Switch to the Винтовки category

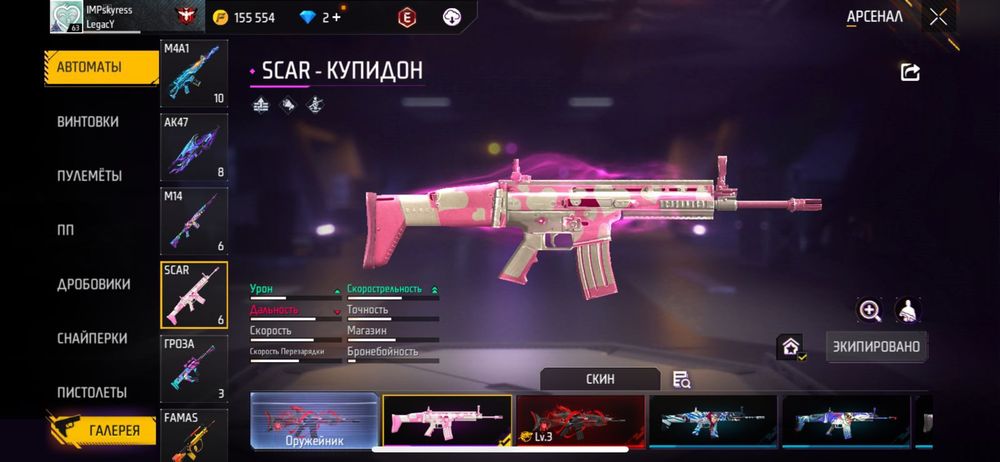pyautogui.click(x=88, y=121)
